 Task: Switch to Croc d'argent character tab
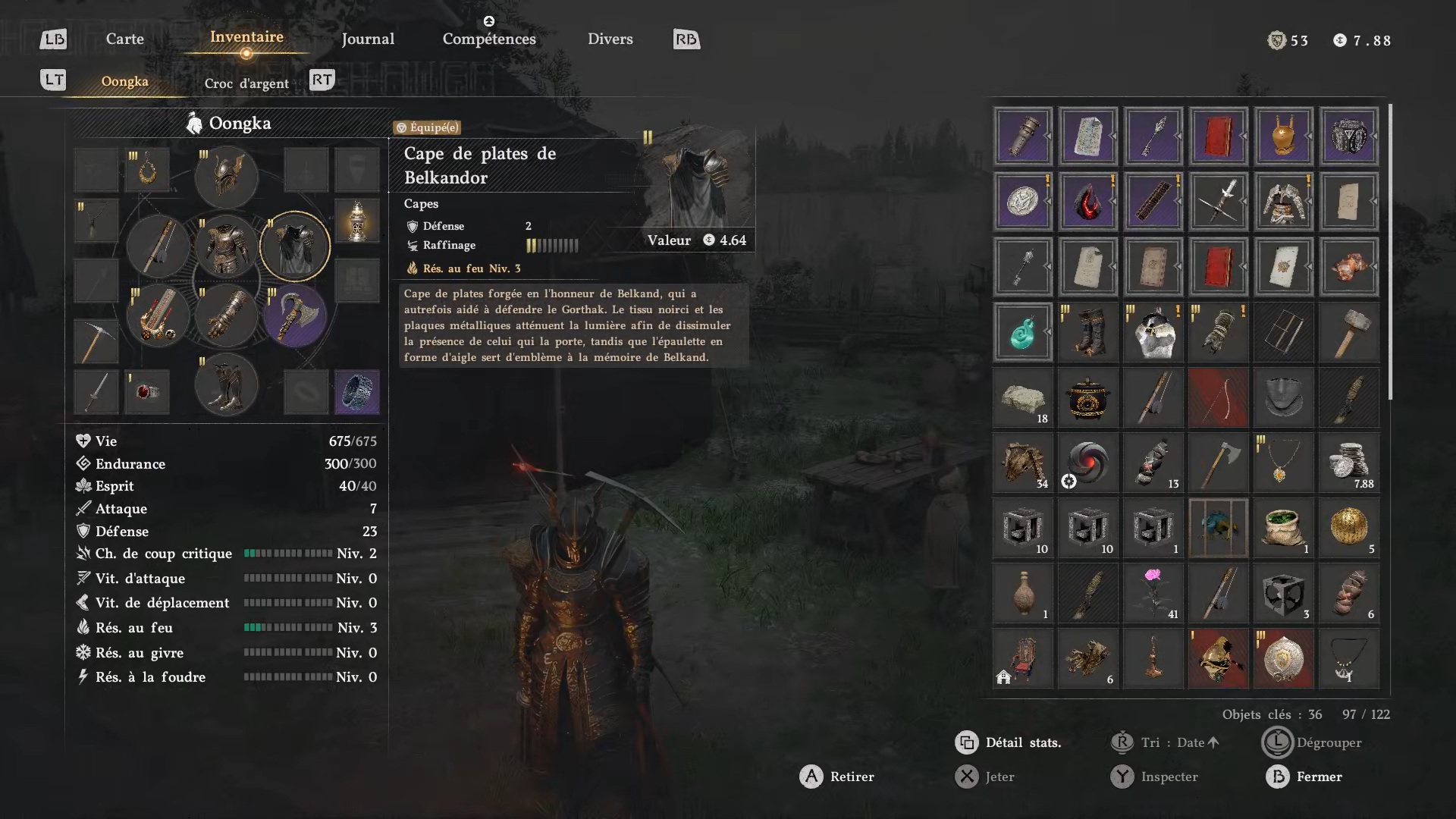246,83
